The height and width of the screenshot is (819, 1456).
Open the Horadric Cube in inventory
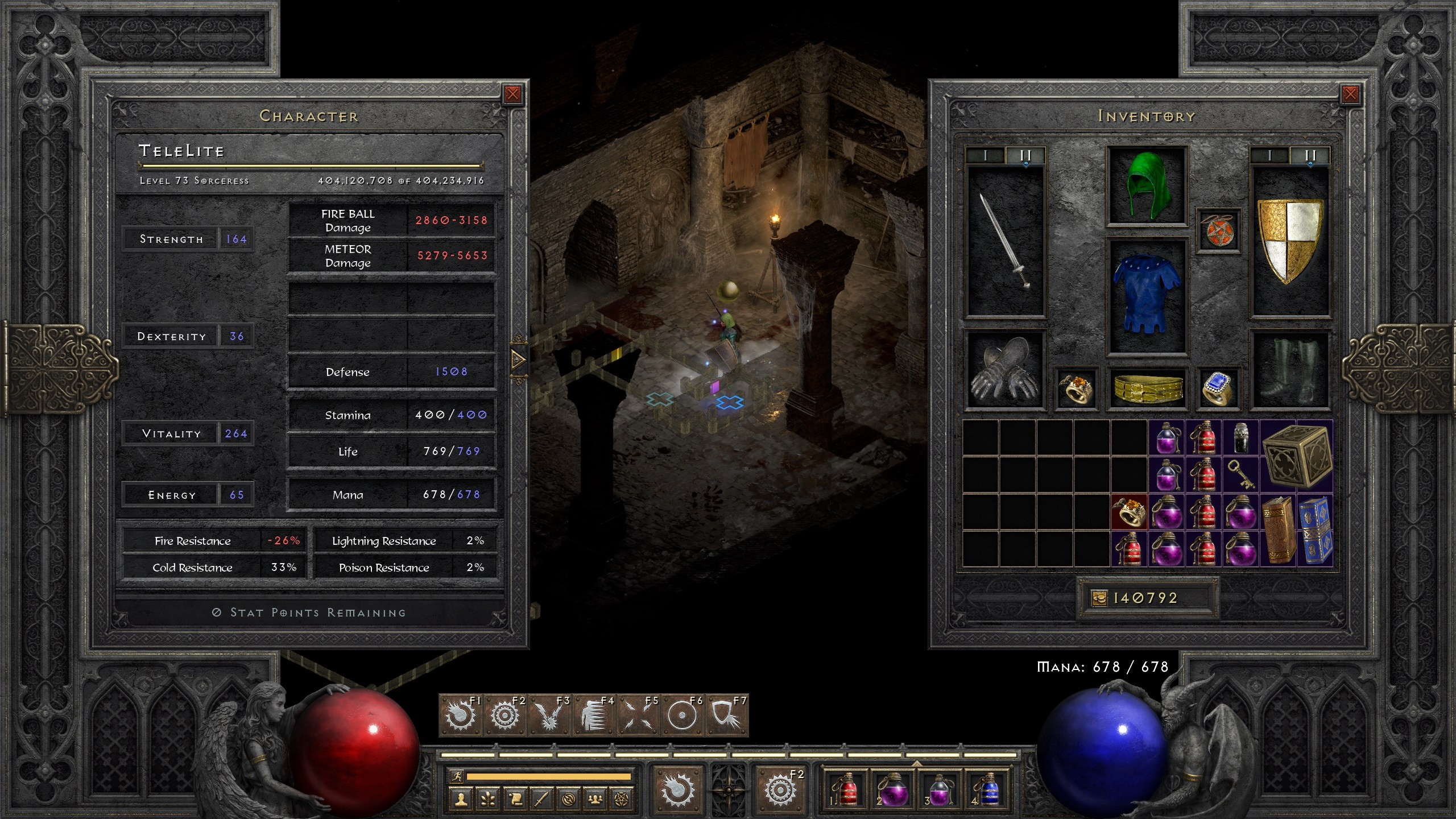pyautogui.click(x=1297, y=456)
